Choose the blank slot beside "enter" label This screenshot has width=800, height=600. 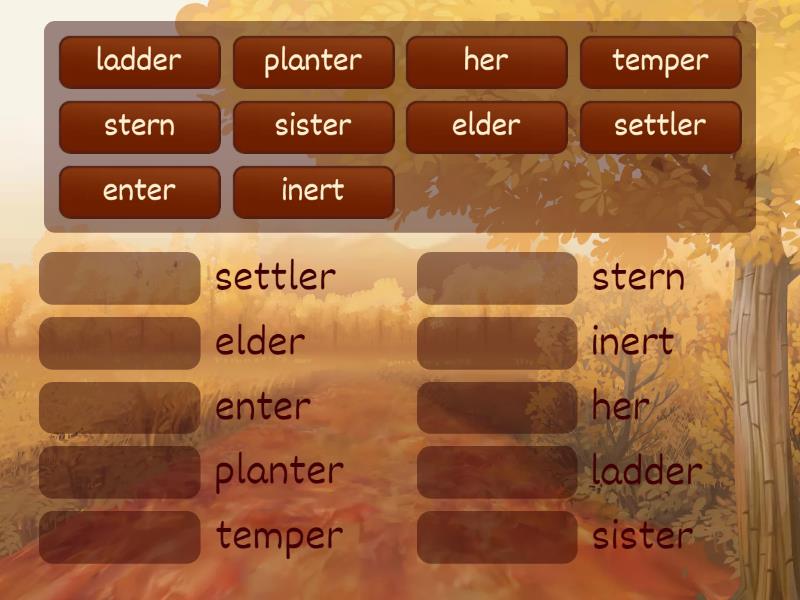point(120,408)
